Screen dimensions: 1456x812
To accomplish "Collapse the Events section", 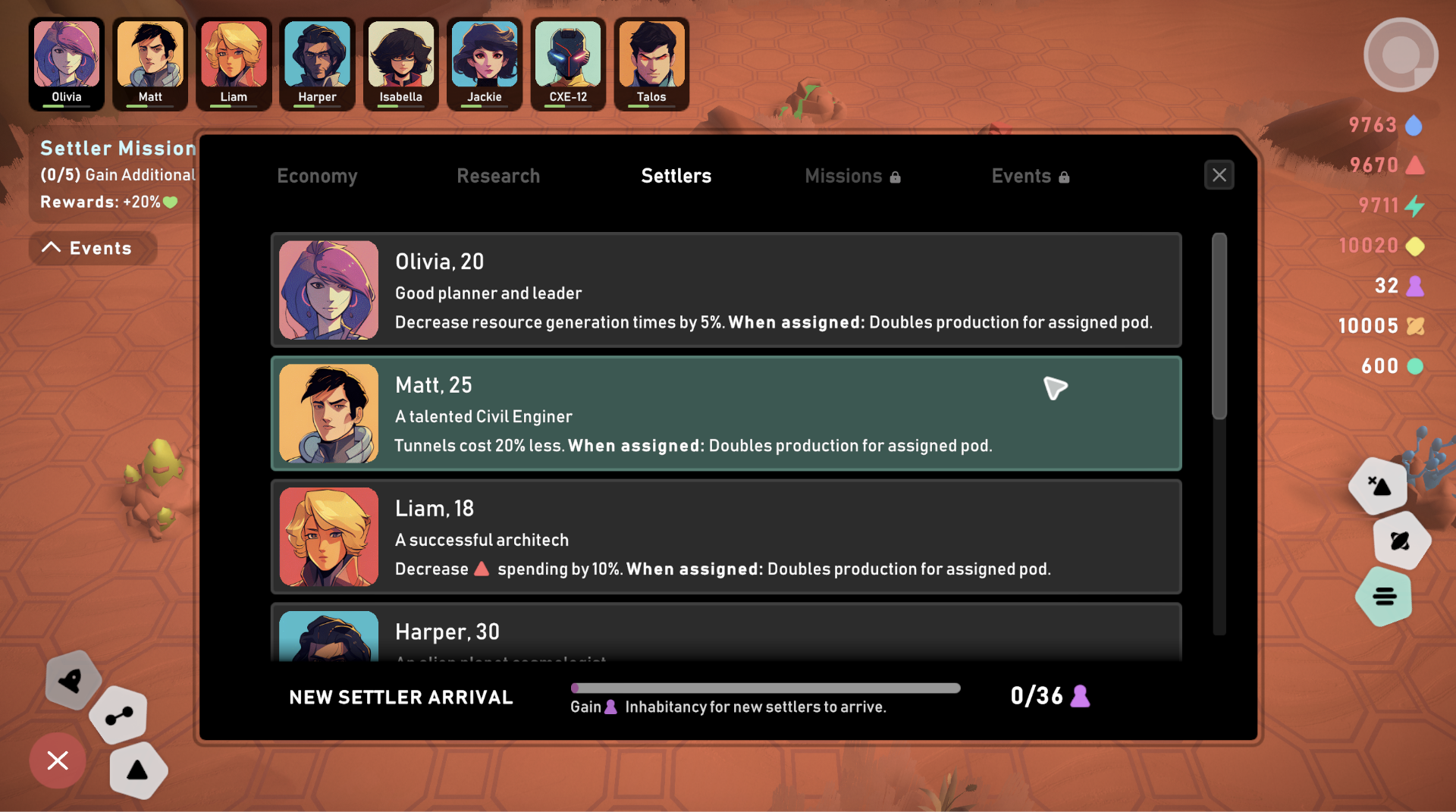I will pyautogui.click(x=92, y=248).
